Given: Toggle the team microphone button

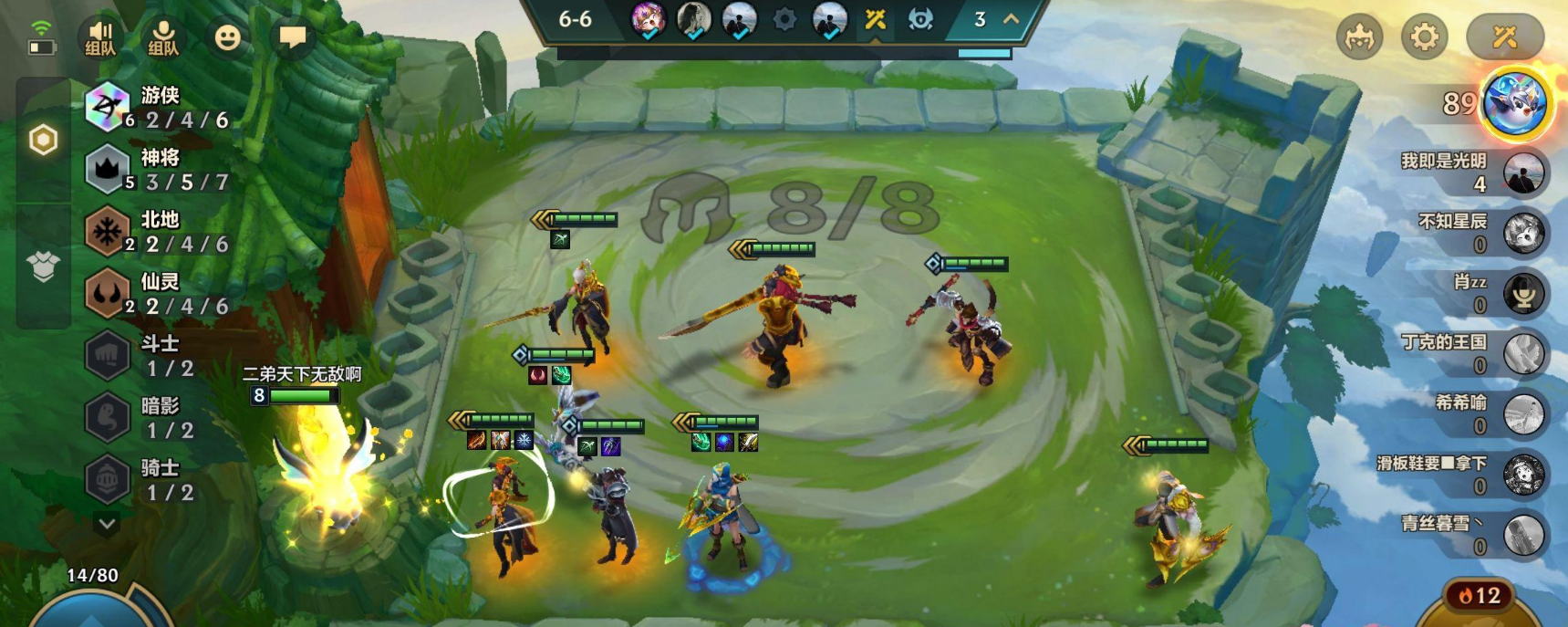Looking at the screenshot, I should [x=163, y=37].
